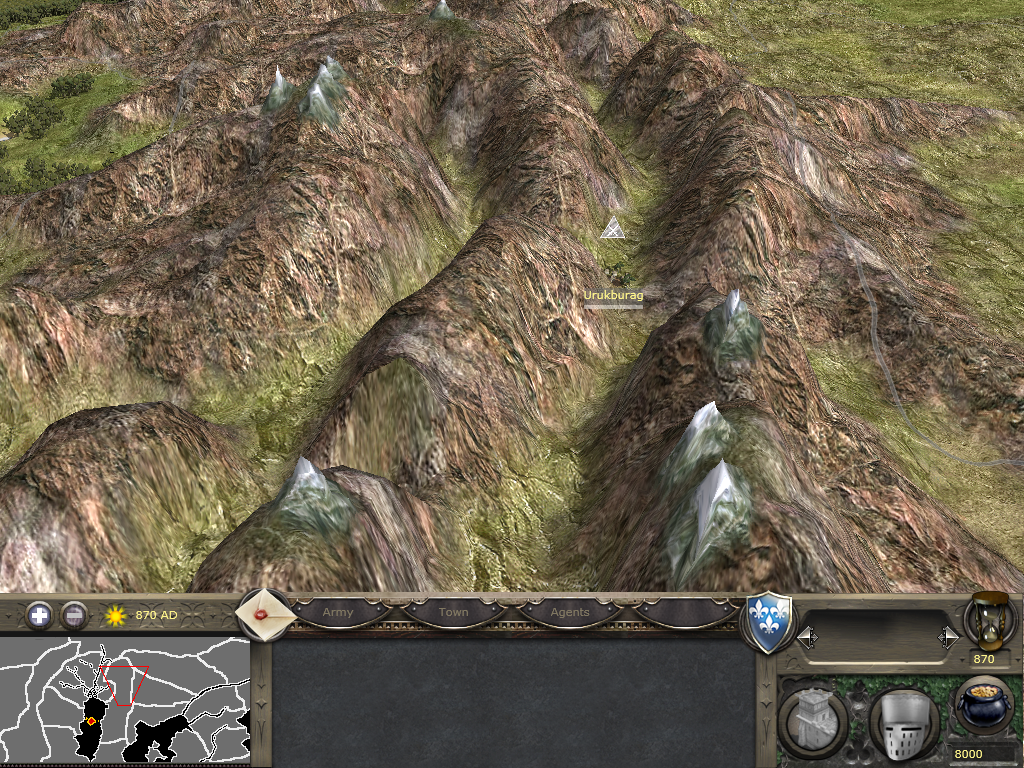Switch to the Army tab
Image resolution: width=1024 pixels, height=768 pixels.
338,612
